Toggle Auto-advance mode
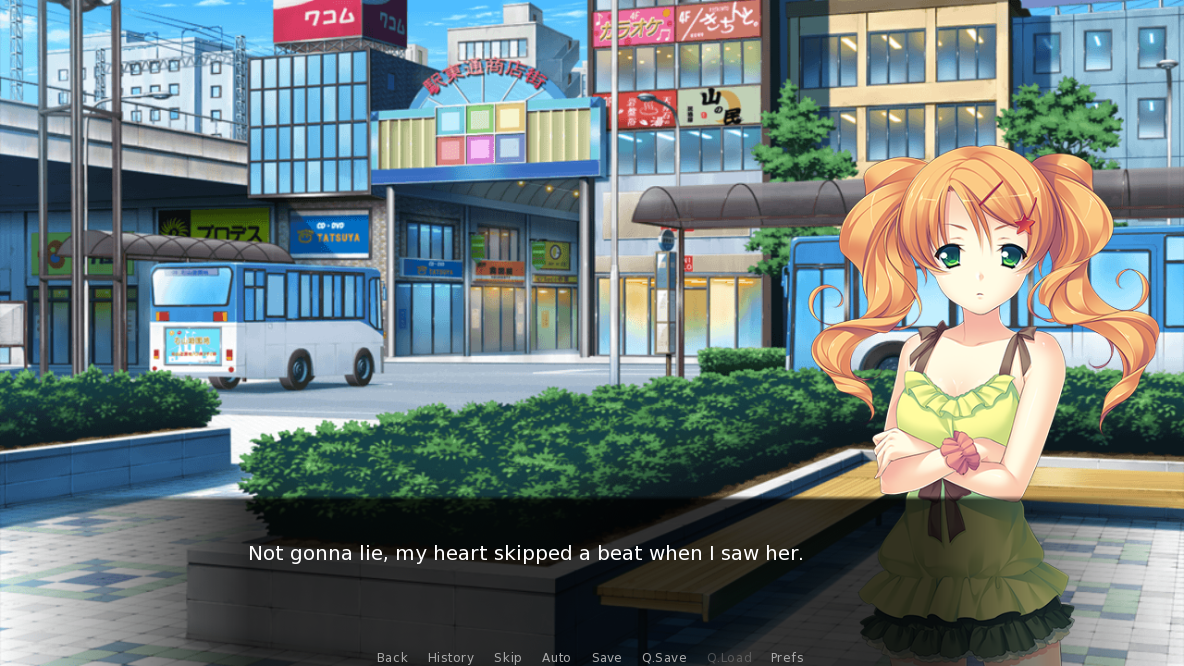 (556, 657)
